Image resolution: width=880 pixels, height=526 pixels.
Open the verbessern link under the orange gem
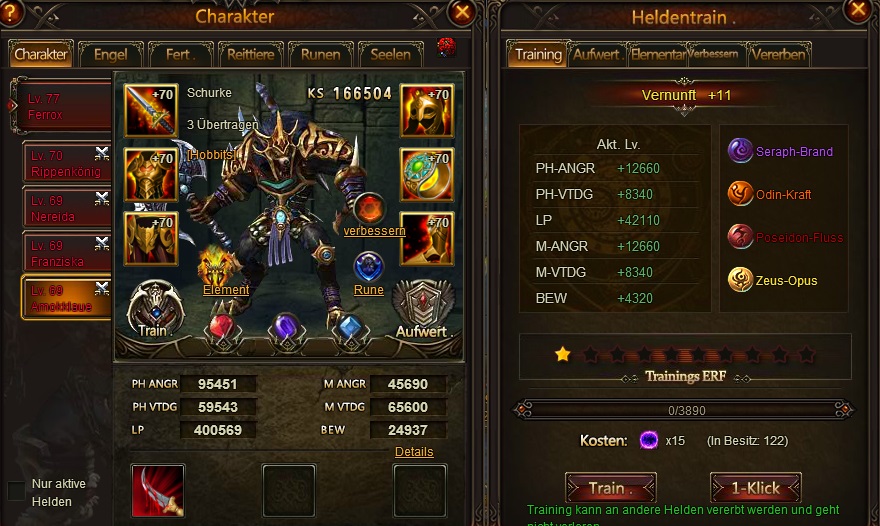coord(374,231)
